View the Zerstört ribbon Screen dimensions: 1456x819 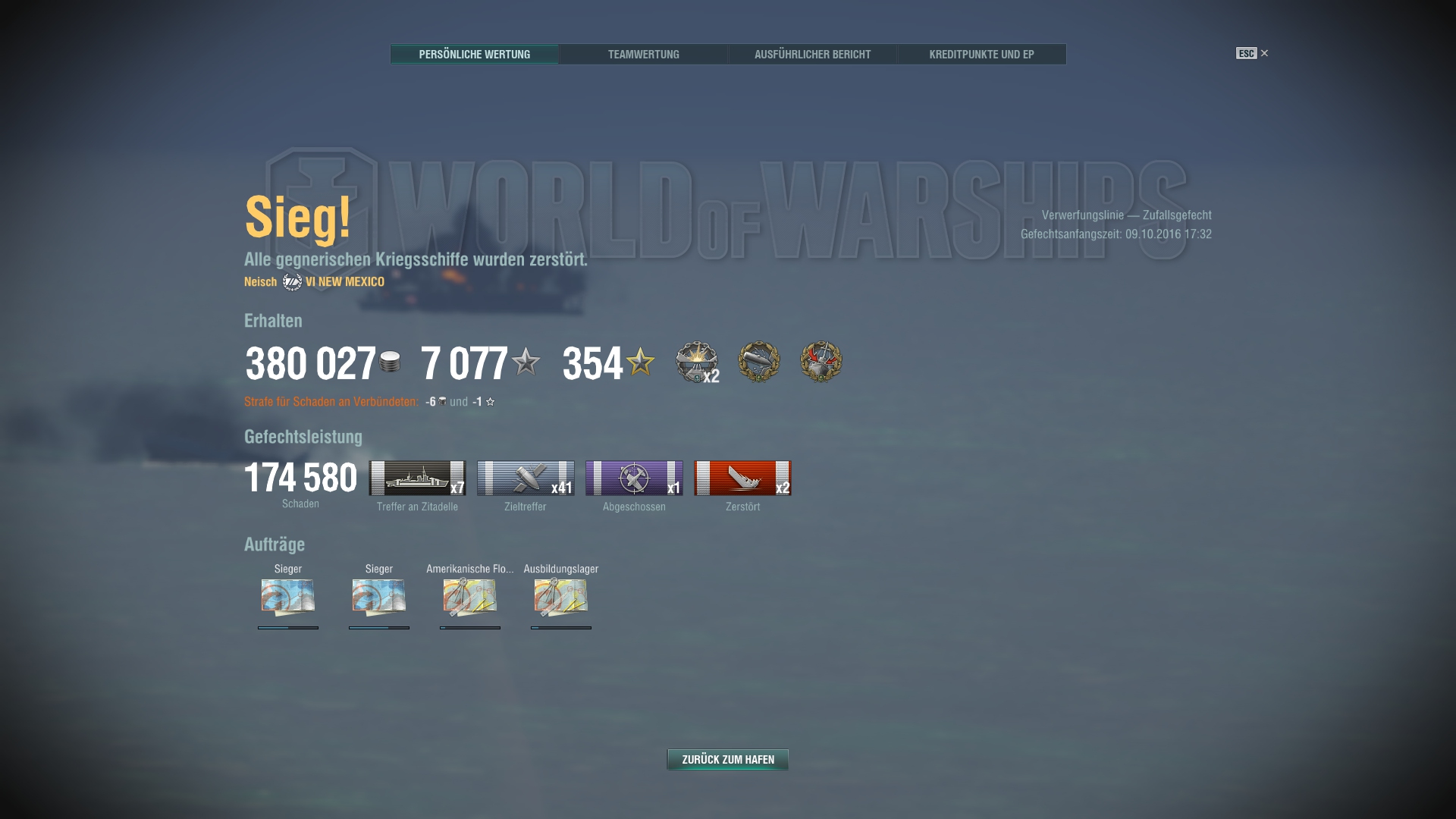742,479
